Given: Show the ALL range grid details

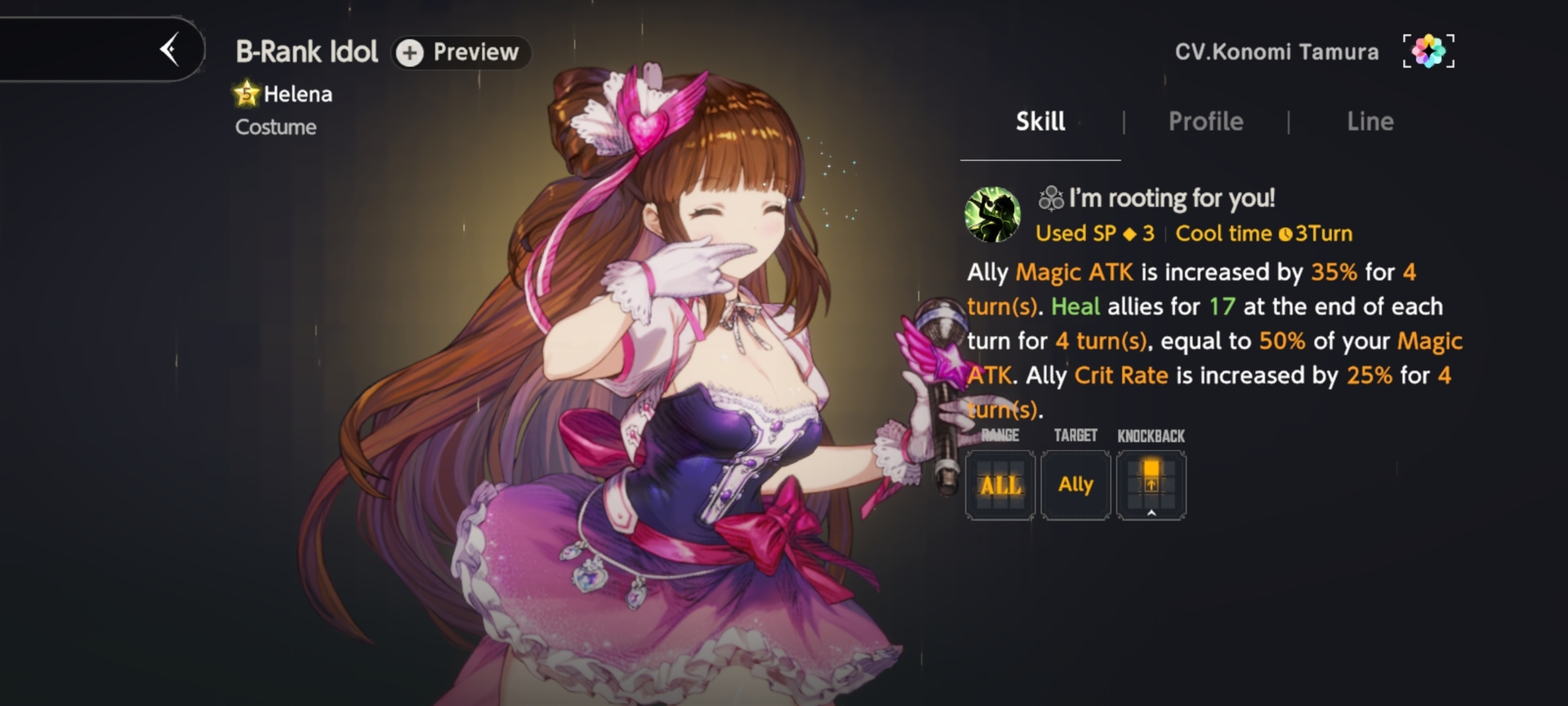Looking at the screenshot, I should coord(1000,485).
